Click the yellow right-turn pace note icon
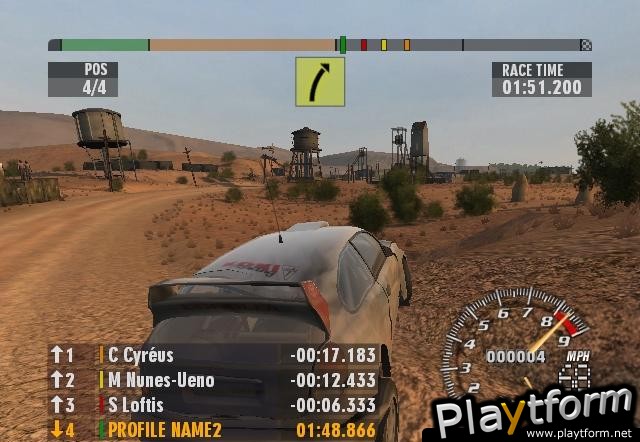 tap(320, 82)
